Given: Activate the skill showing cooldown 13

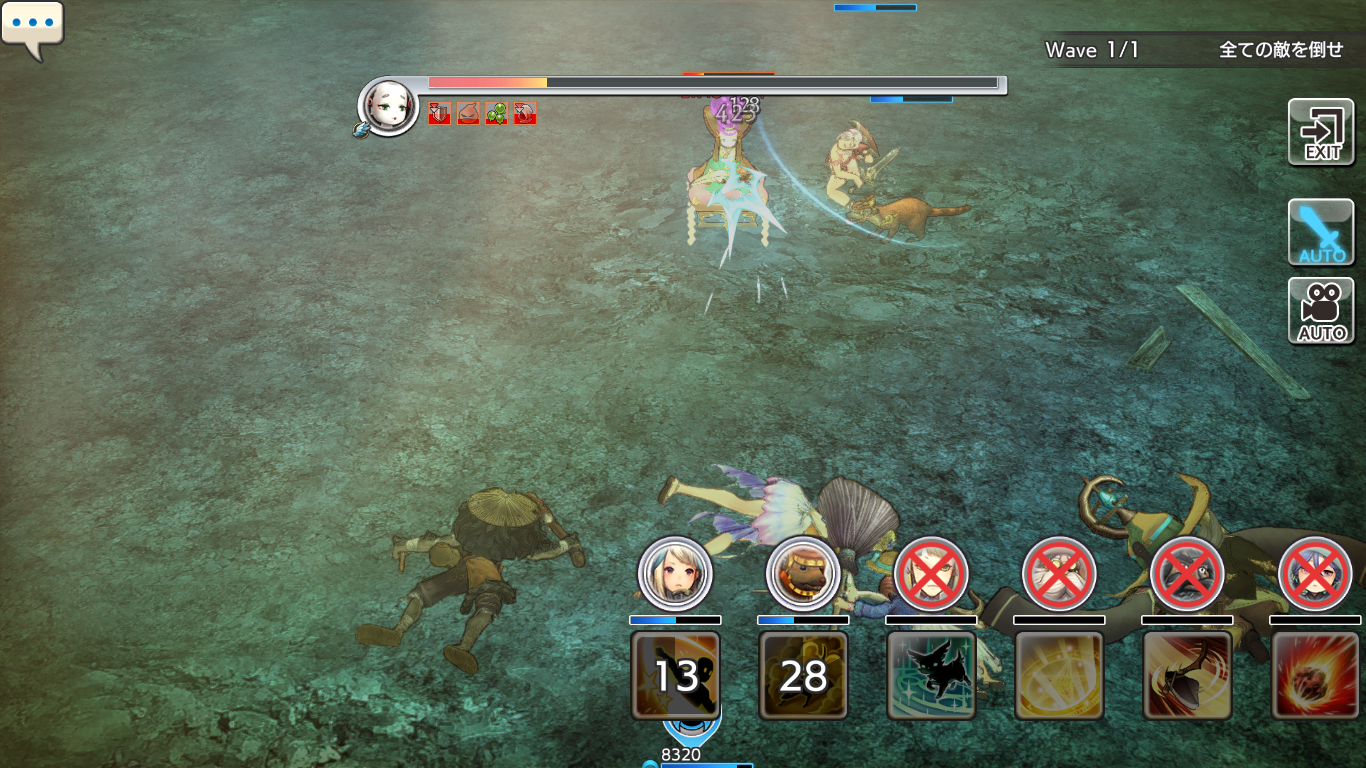Looking at the screenshot, I should tap(675, 675).
